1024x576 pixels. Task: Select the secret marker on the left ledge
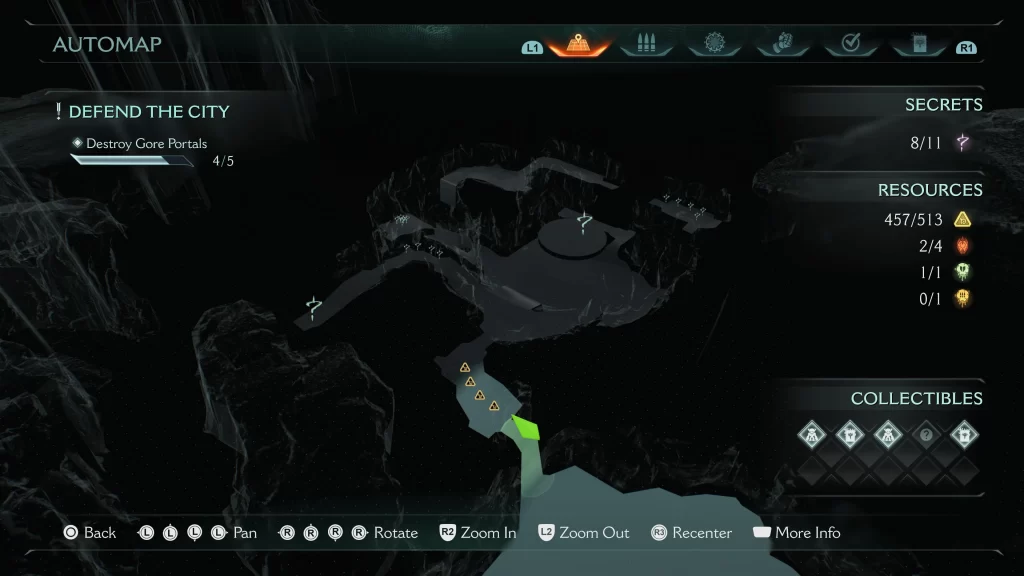(314, 308)
